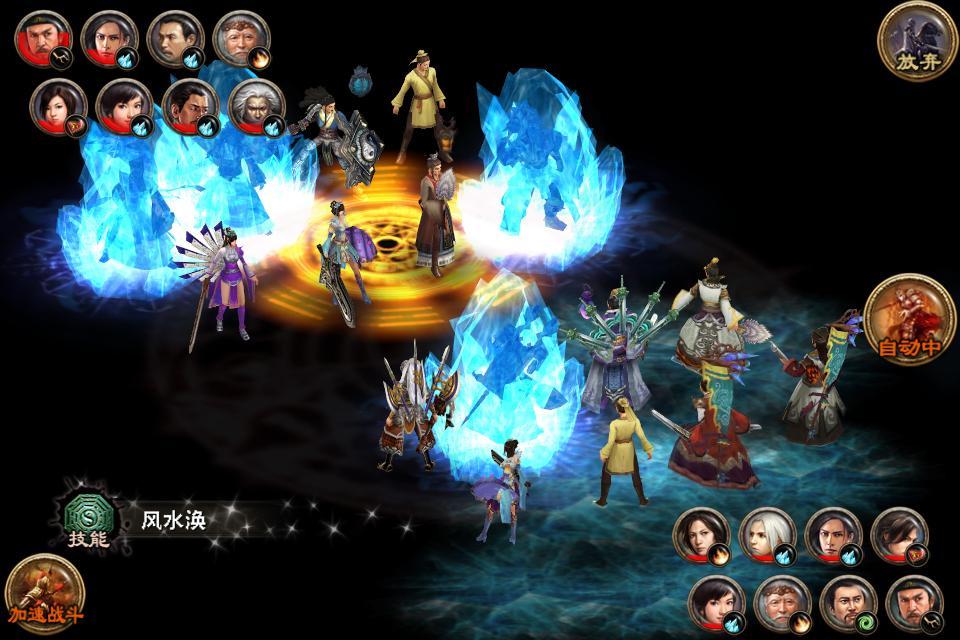Pick the woman portrait with the red banner icon
The height and width of the screenshot is (640, 960).
57,106
